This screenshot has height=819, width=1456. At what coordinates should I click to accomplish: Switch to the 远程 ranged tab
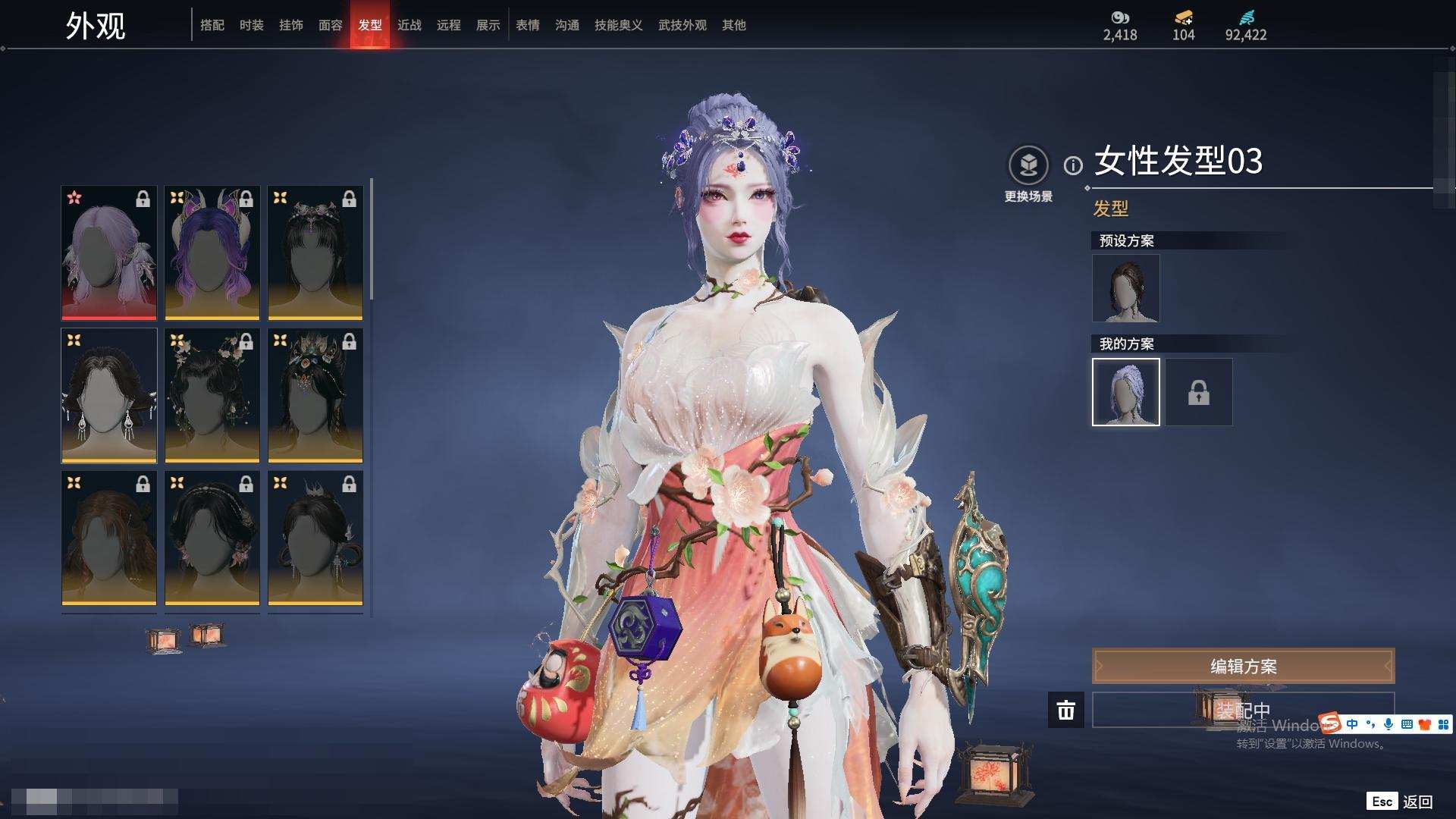point(449,25)
